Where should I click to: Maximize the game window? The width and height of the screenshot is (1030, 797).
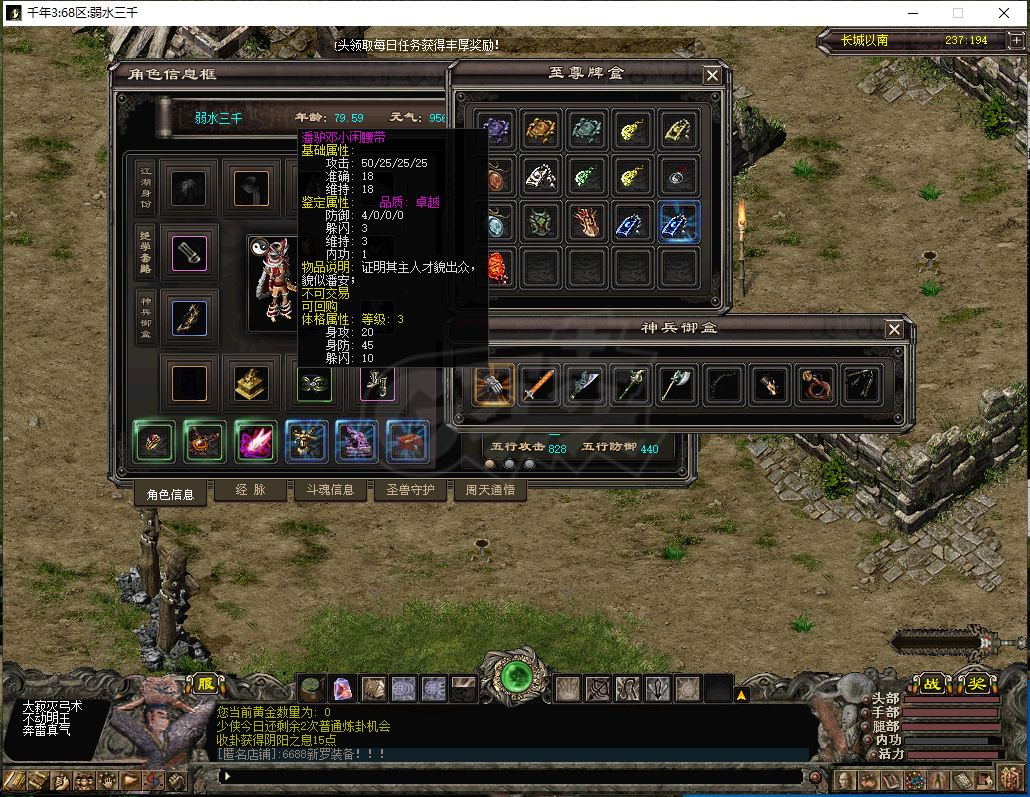tap(957, 14)
